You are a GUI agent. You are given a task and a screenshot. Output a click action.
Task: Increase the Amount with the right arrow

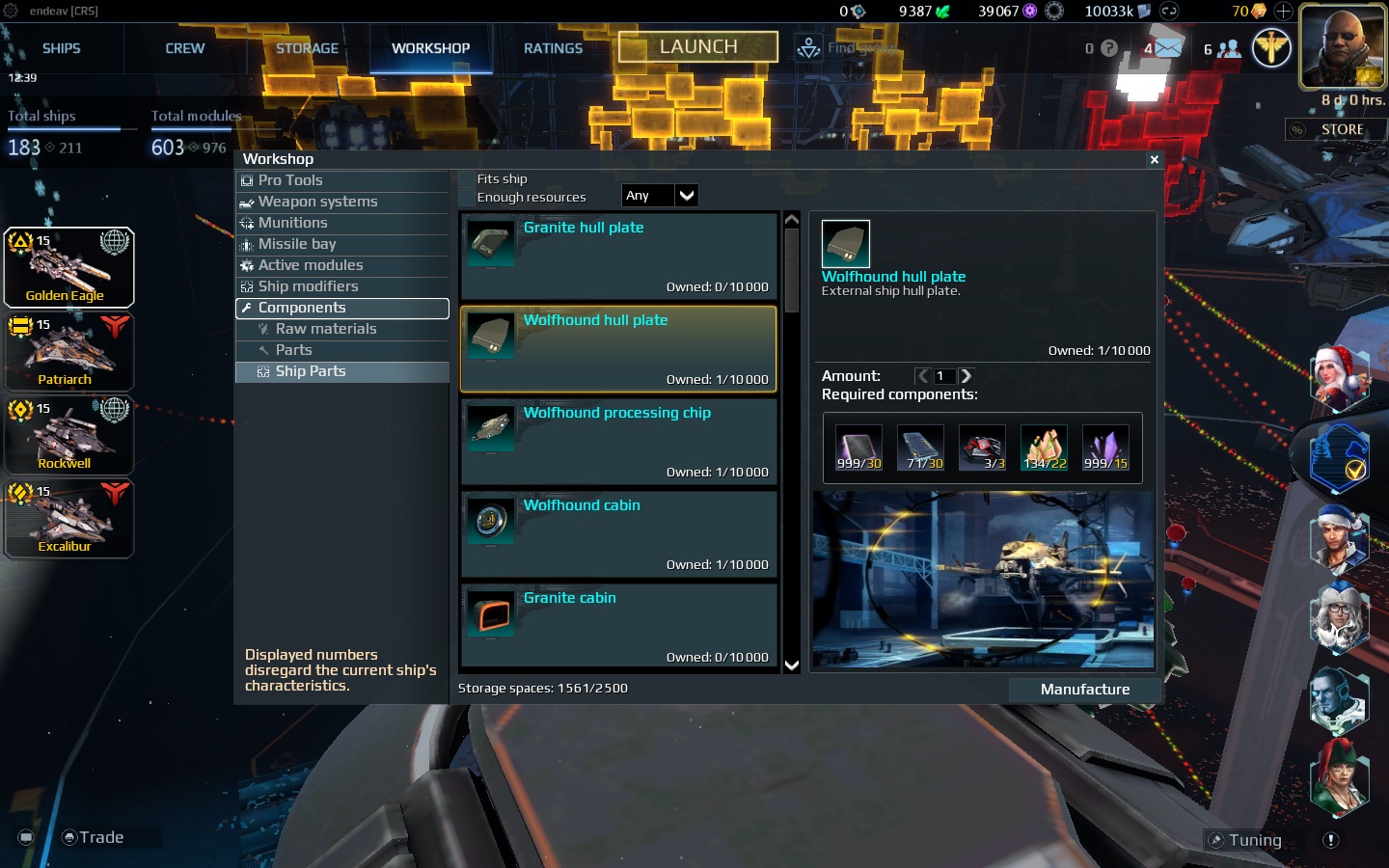(x=966, y=376)
